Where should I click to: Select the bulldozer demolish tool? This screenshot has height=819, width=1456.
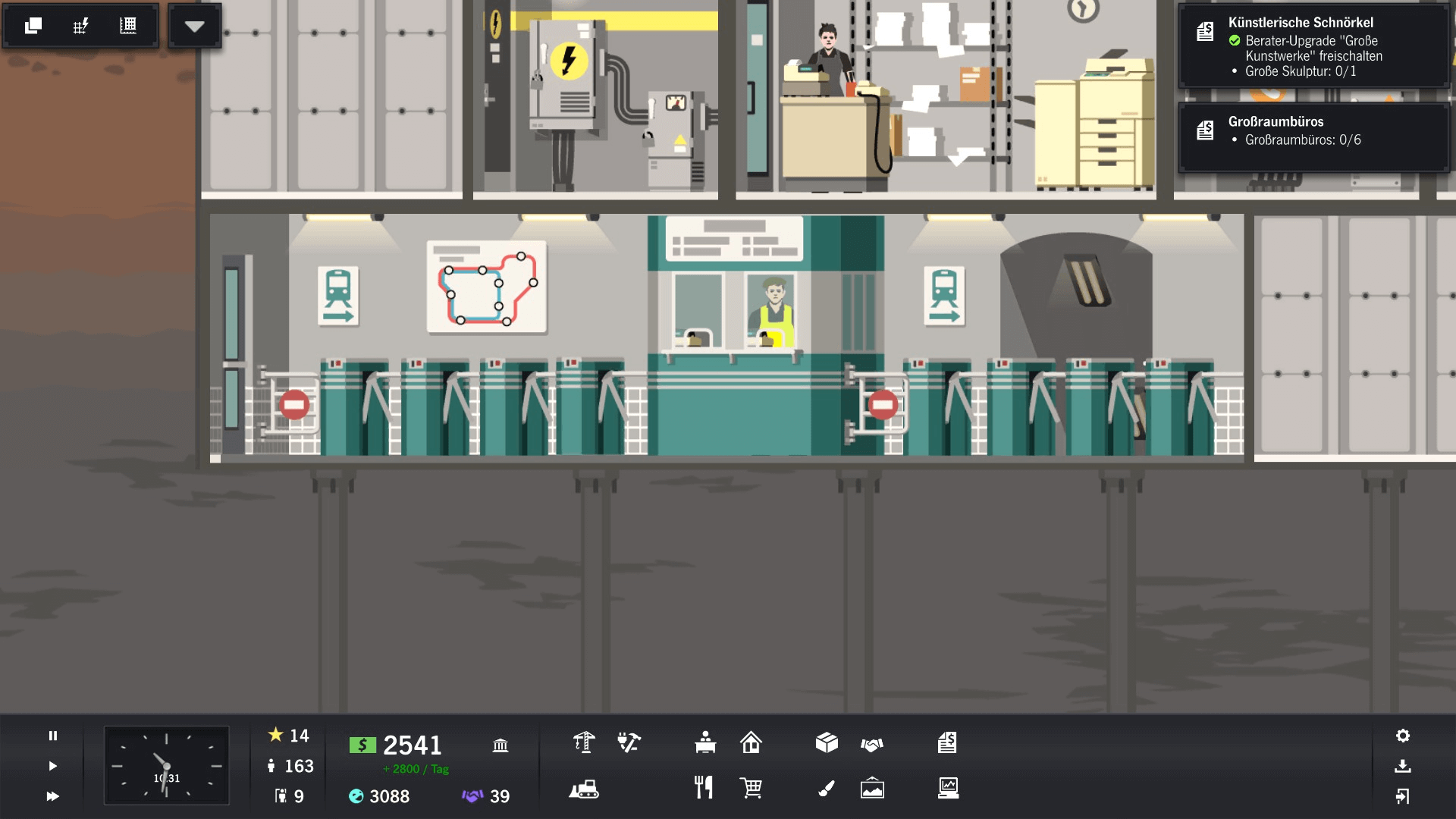coord(584,789)
